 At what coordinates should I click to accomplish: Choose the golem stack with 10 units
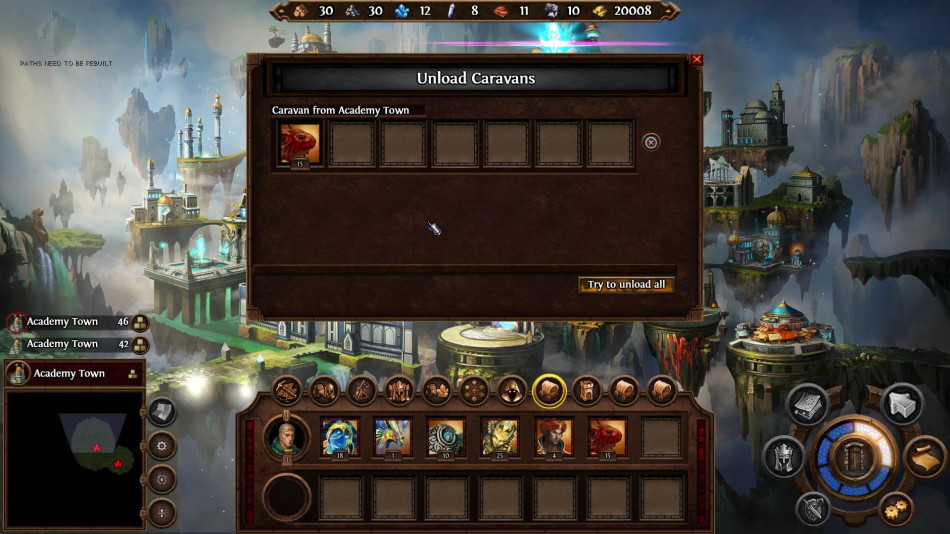pos(446,437)
